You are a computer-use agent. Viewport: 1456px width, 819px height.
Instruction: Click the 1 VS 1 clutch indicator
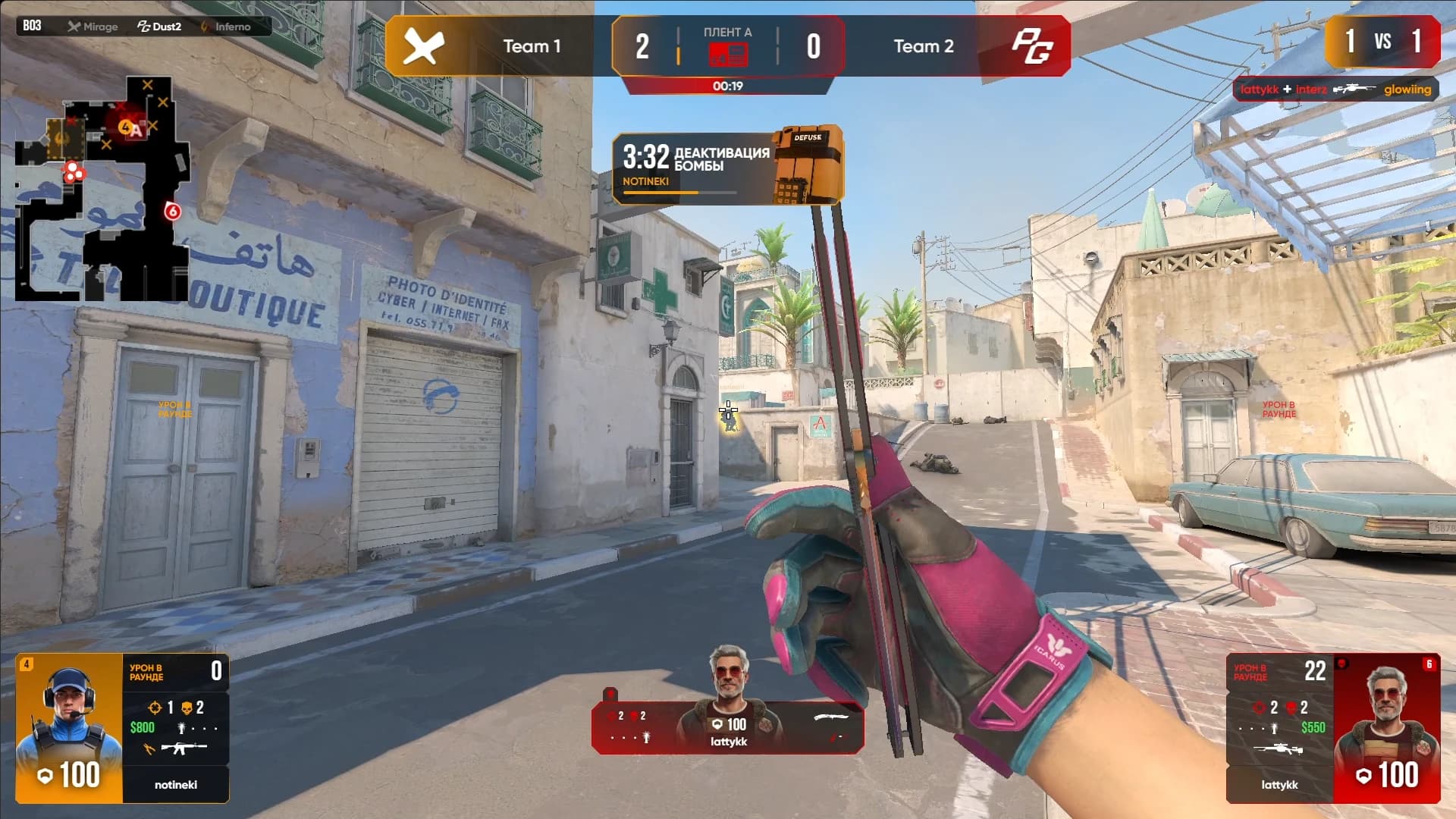(x=1382, y=42)
